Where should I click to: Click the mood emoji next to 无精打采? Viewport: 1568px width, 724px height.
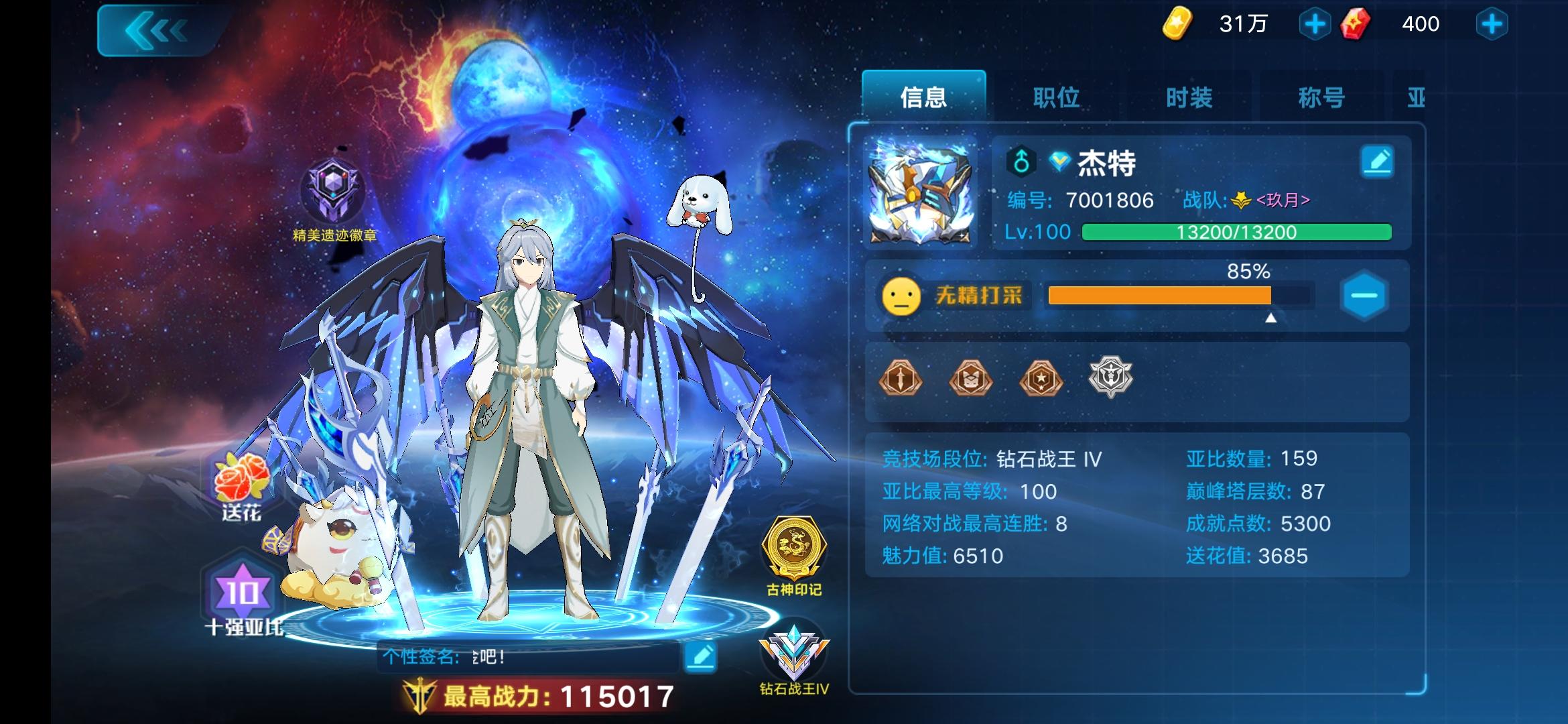902,297
